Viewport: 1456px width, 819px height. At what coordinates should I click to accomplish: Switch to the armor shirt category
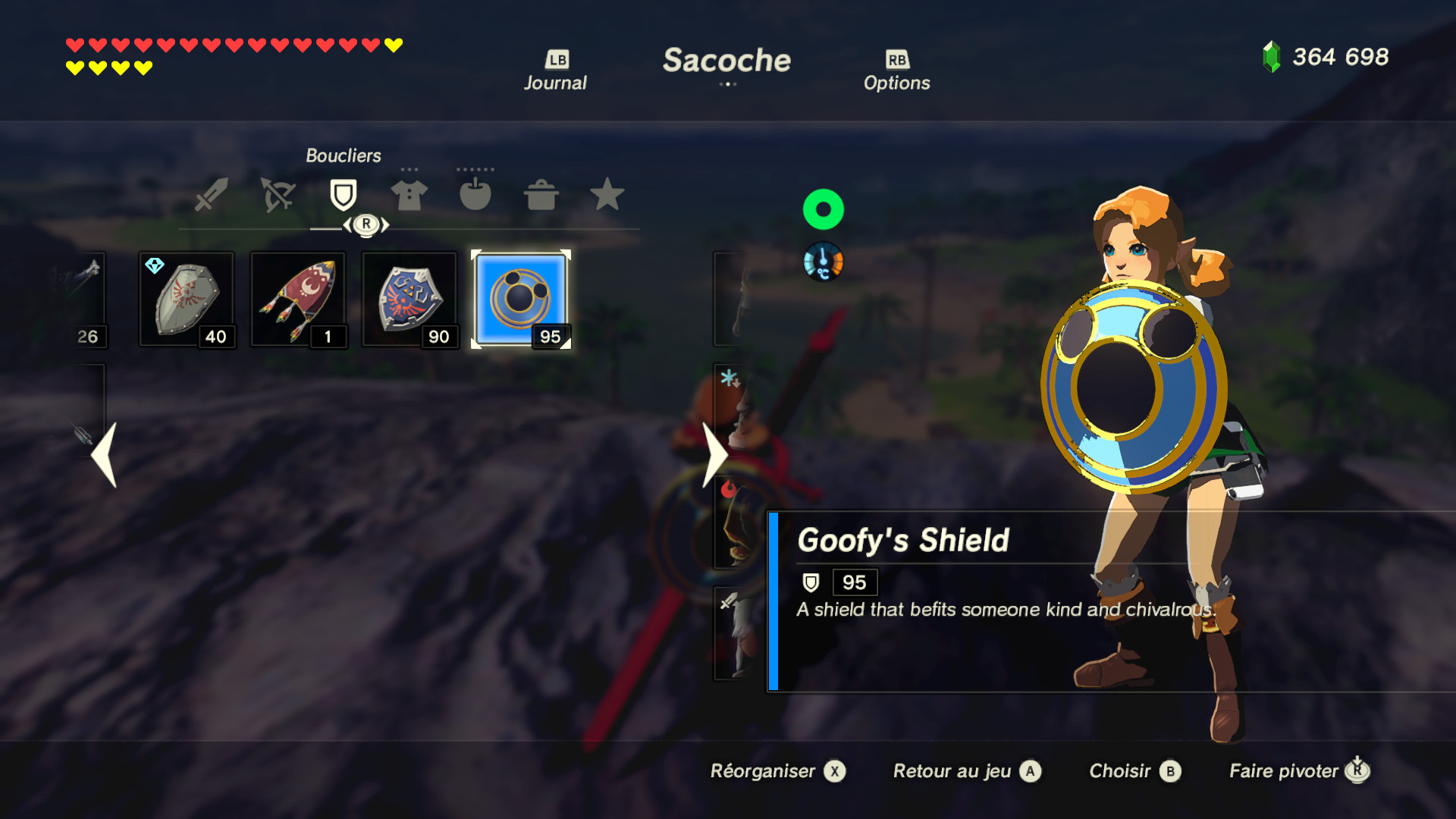410,195
